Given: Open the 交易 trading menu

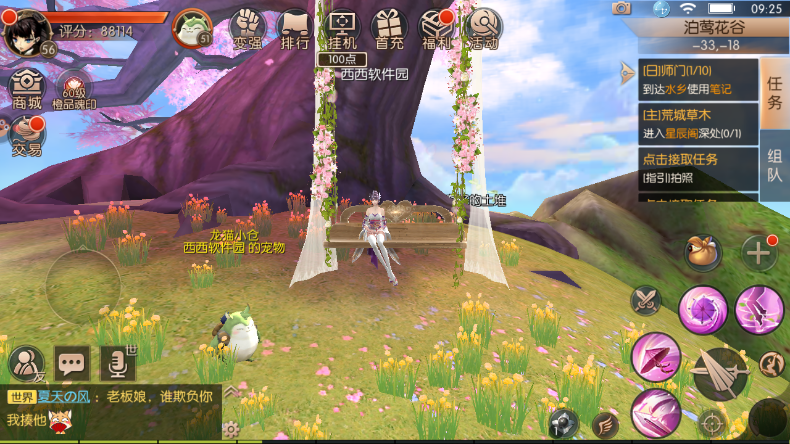Looking at the screenshot, I should point(27,136).
